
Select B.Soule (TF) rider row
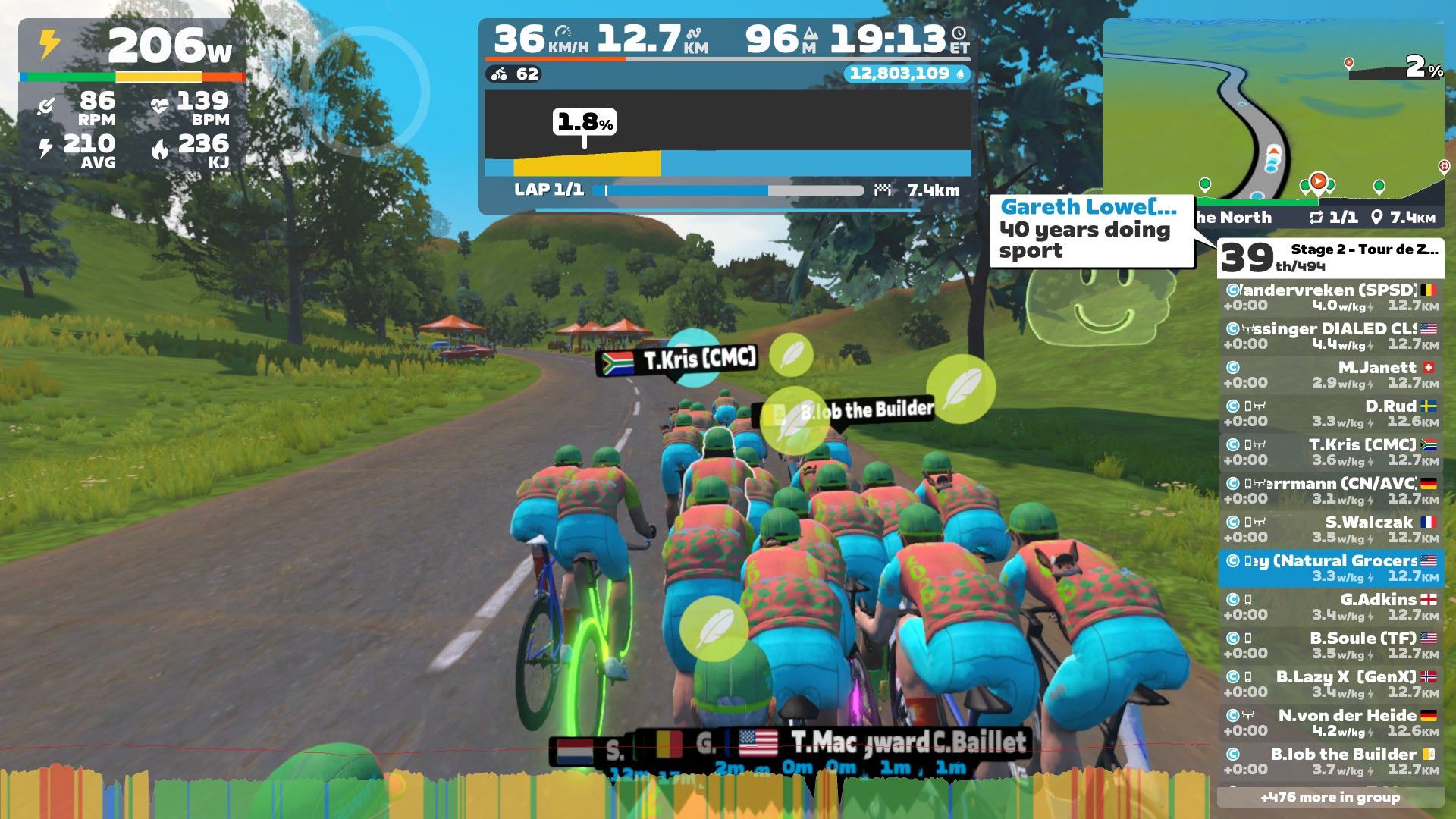tap(1330, 645)
